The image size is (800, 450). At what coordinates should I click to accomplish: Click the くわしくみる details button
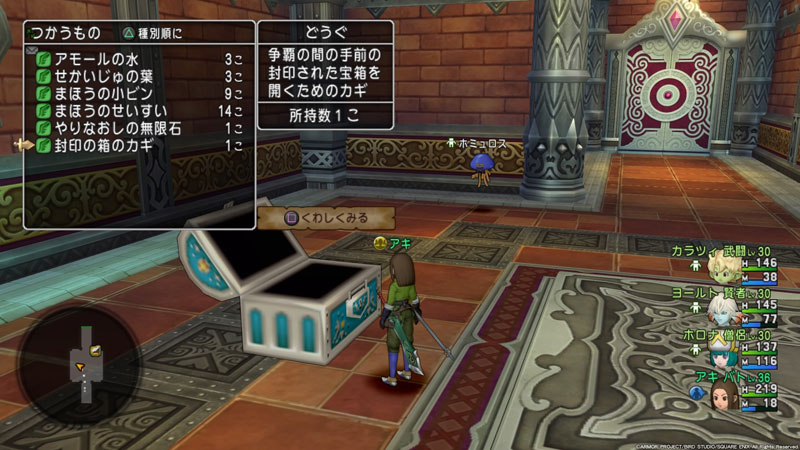326,217
